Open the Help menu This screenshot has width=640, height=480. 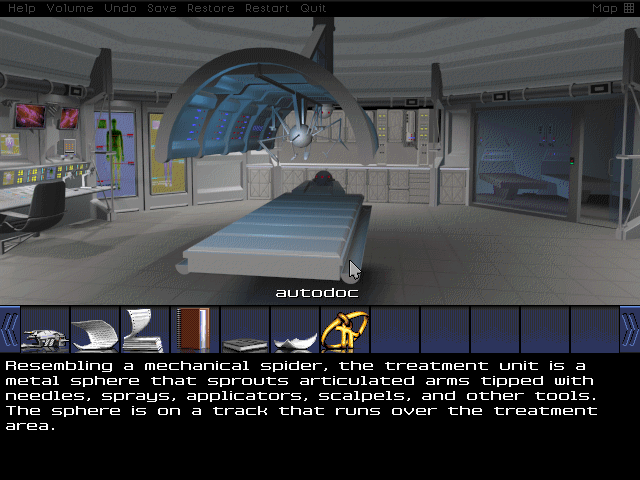pyautogui.click(x=21, y=8)
